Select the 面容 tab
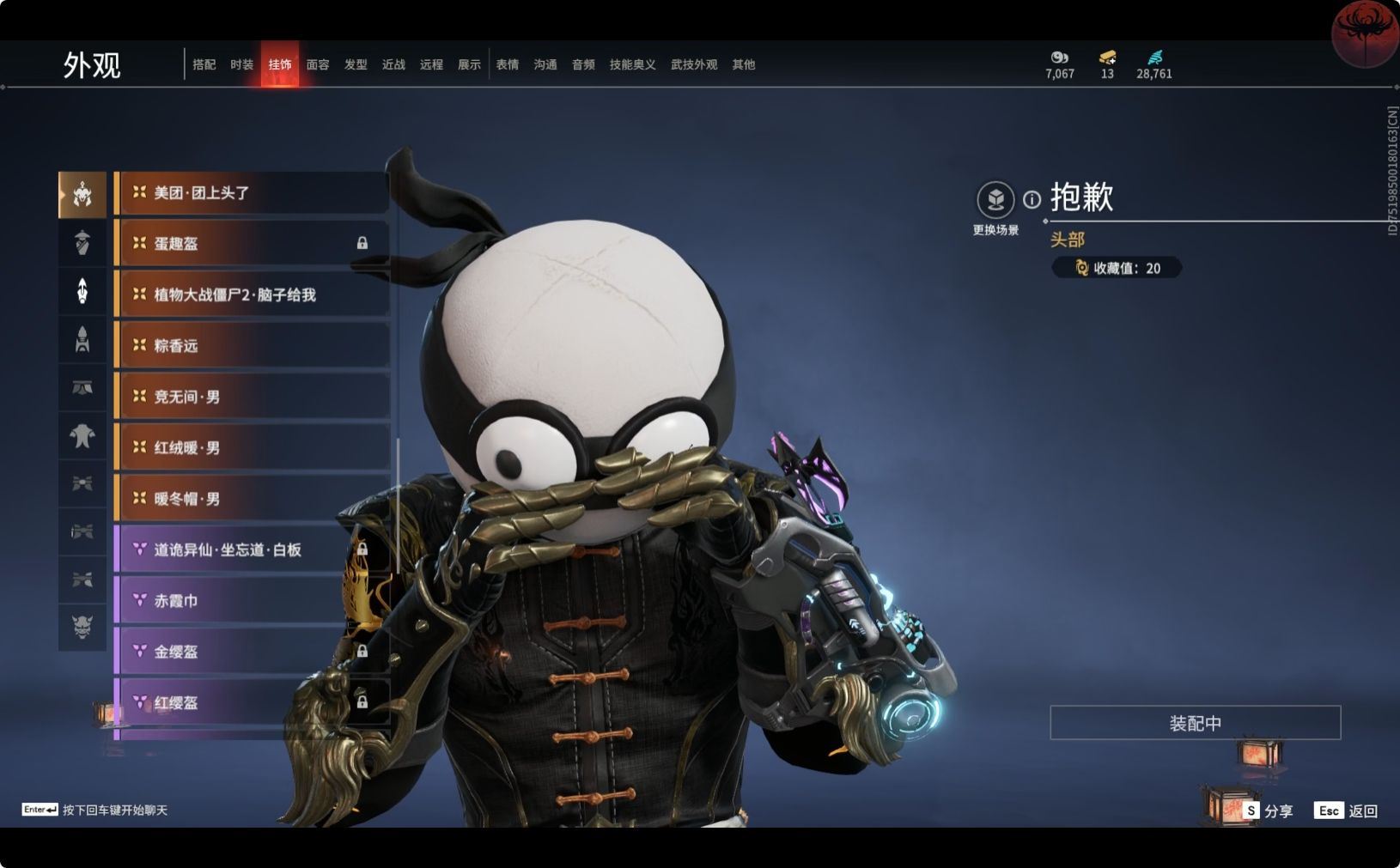The image size is (1400, 868). pos(318,64)
